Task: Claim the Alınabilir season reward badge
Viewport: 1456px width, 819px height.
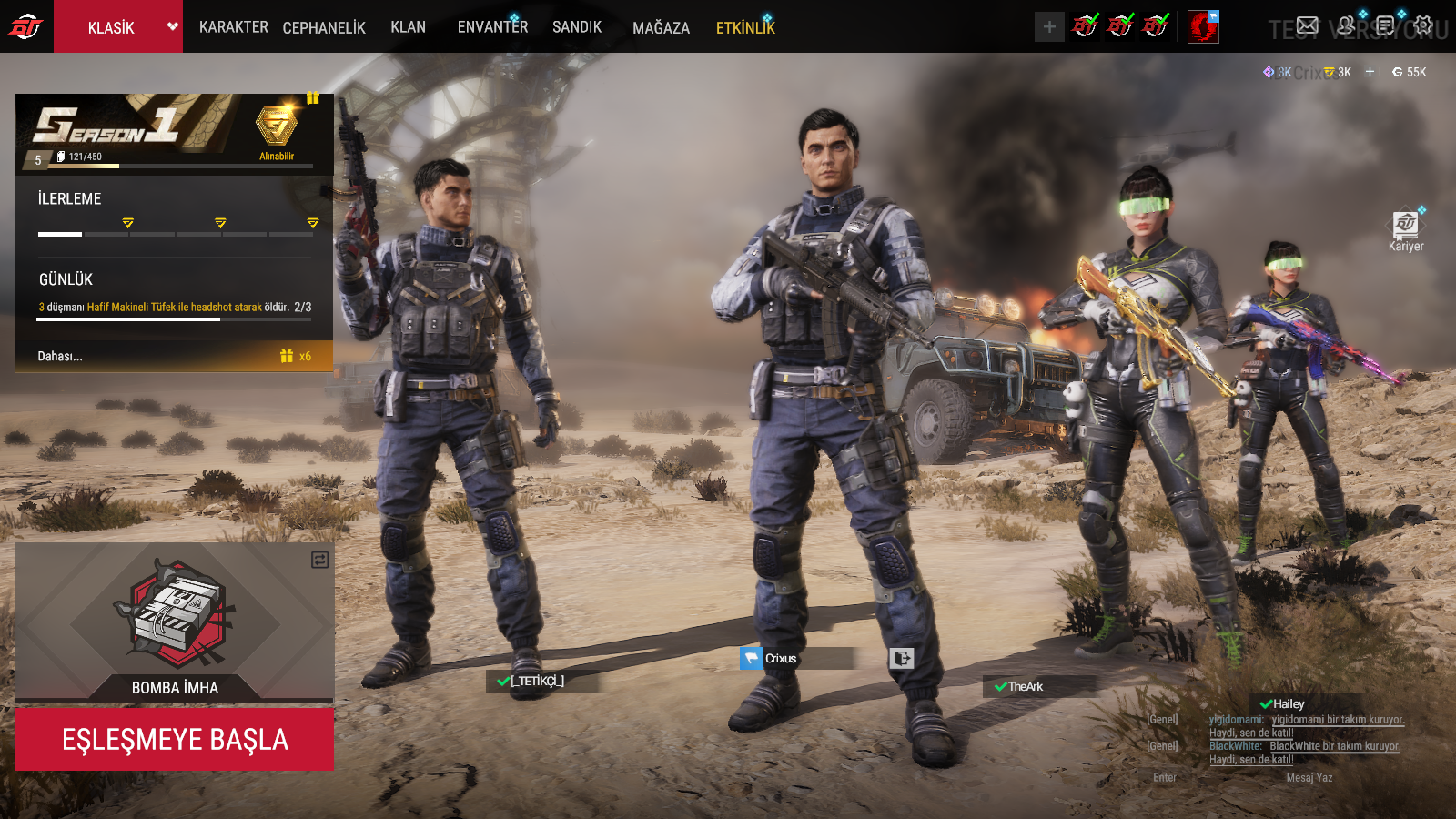Action: 276,130
